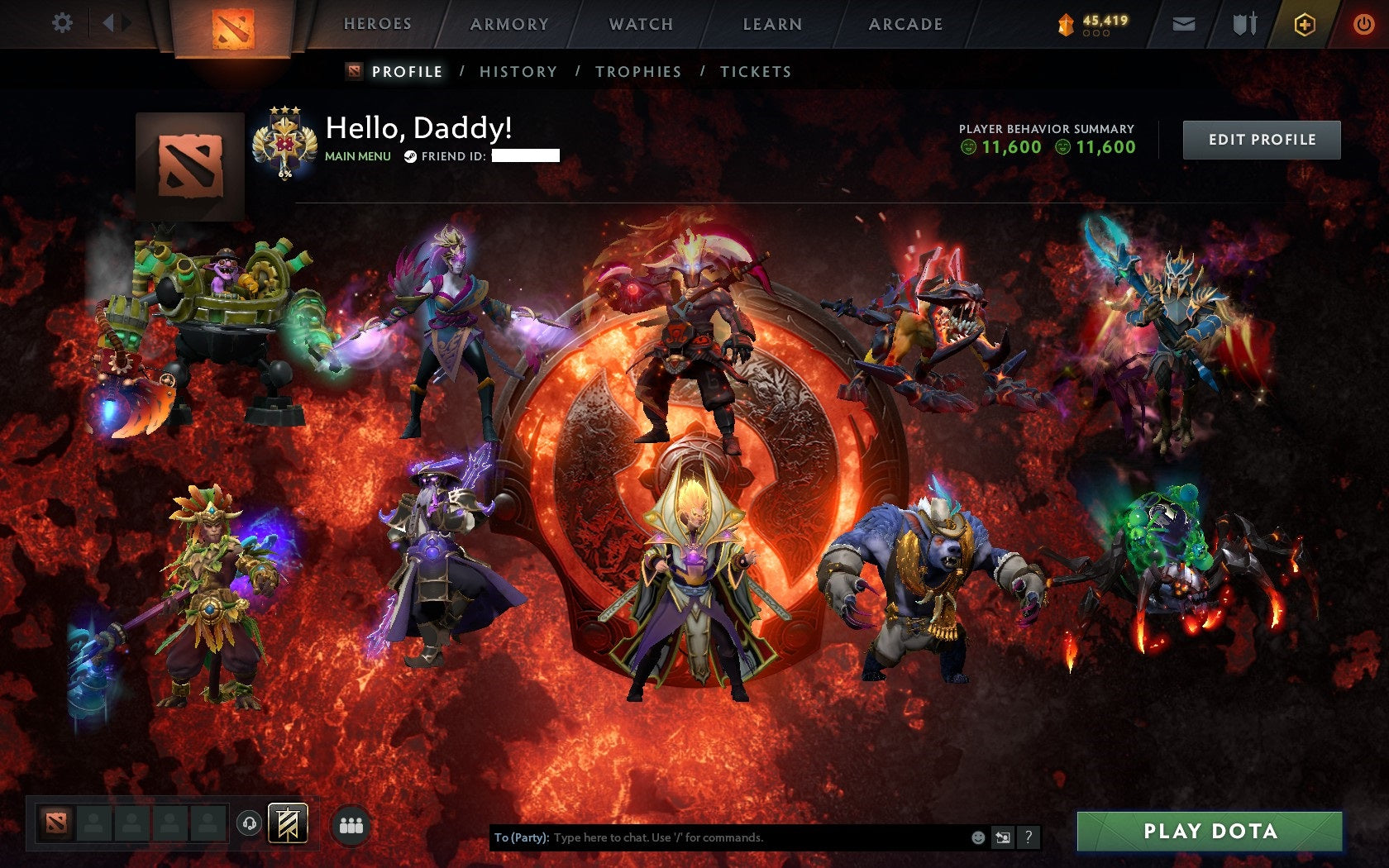Open the mail notifications envelope

pyautogui.click(x=1184, y=23)
